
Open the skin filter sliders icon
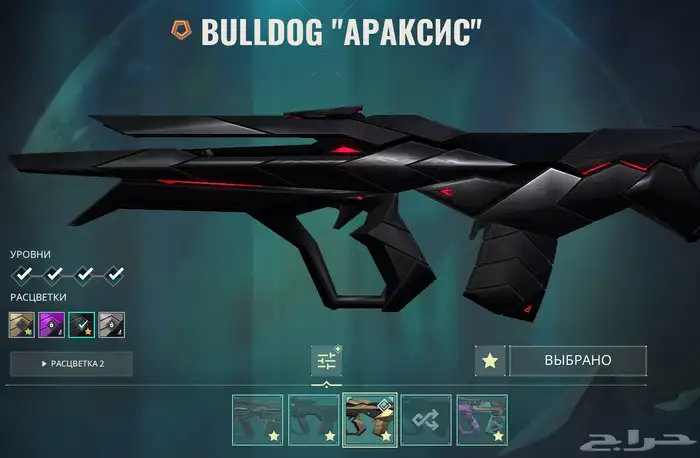(x=326, y=361)
